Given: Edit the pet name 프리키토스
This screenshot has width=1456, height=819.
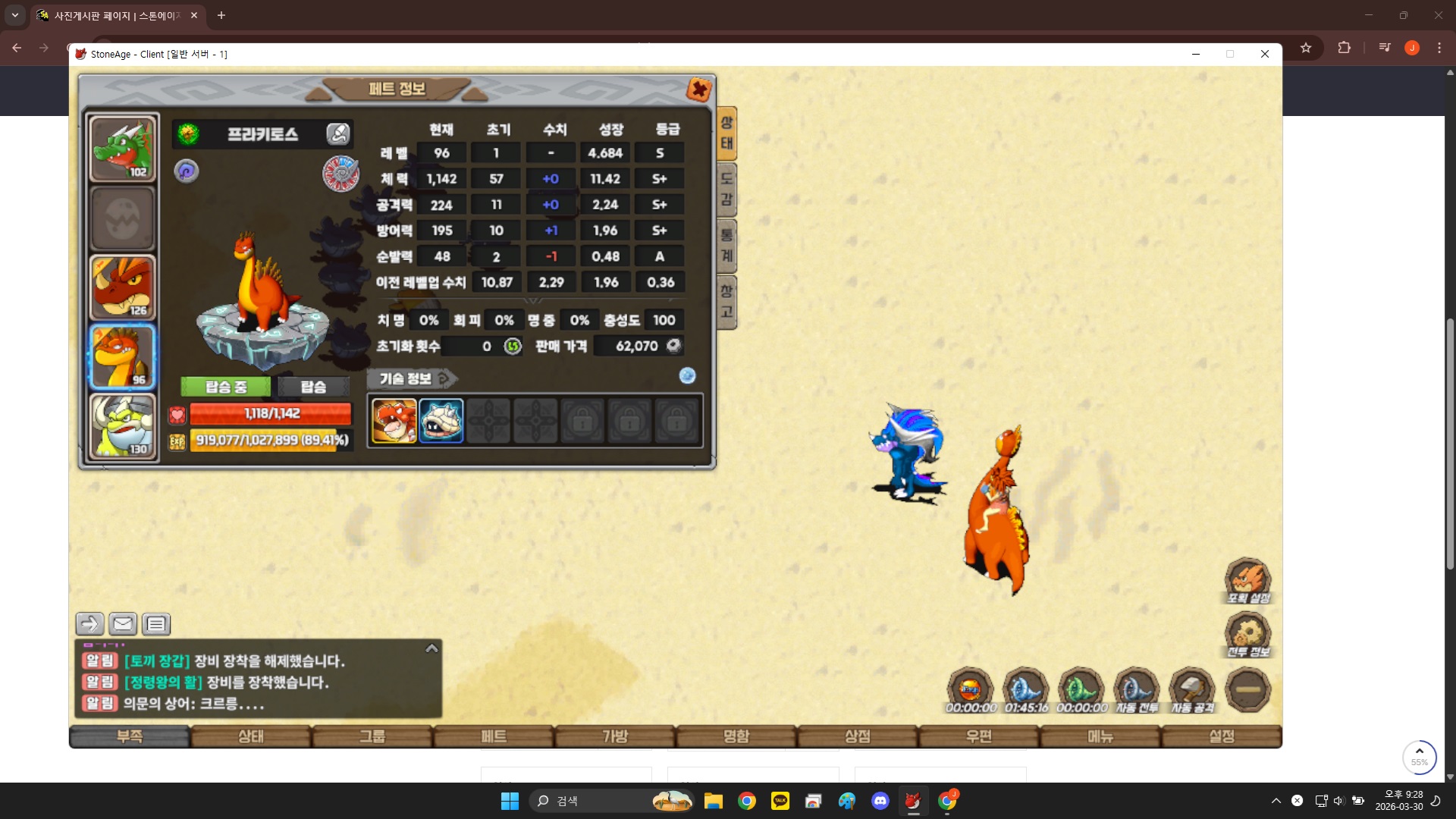Looking at the screenshot, I should [x=337, y=134].
